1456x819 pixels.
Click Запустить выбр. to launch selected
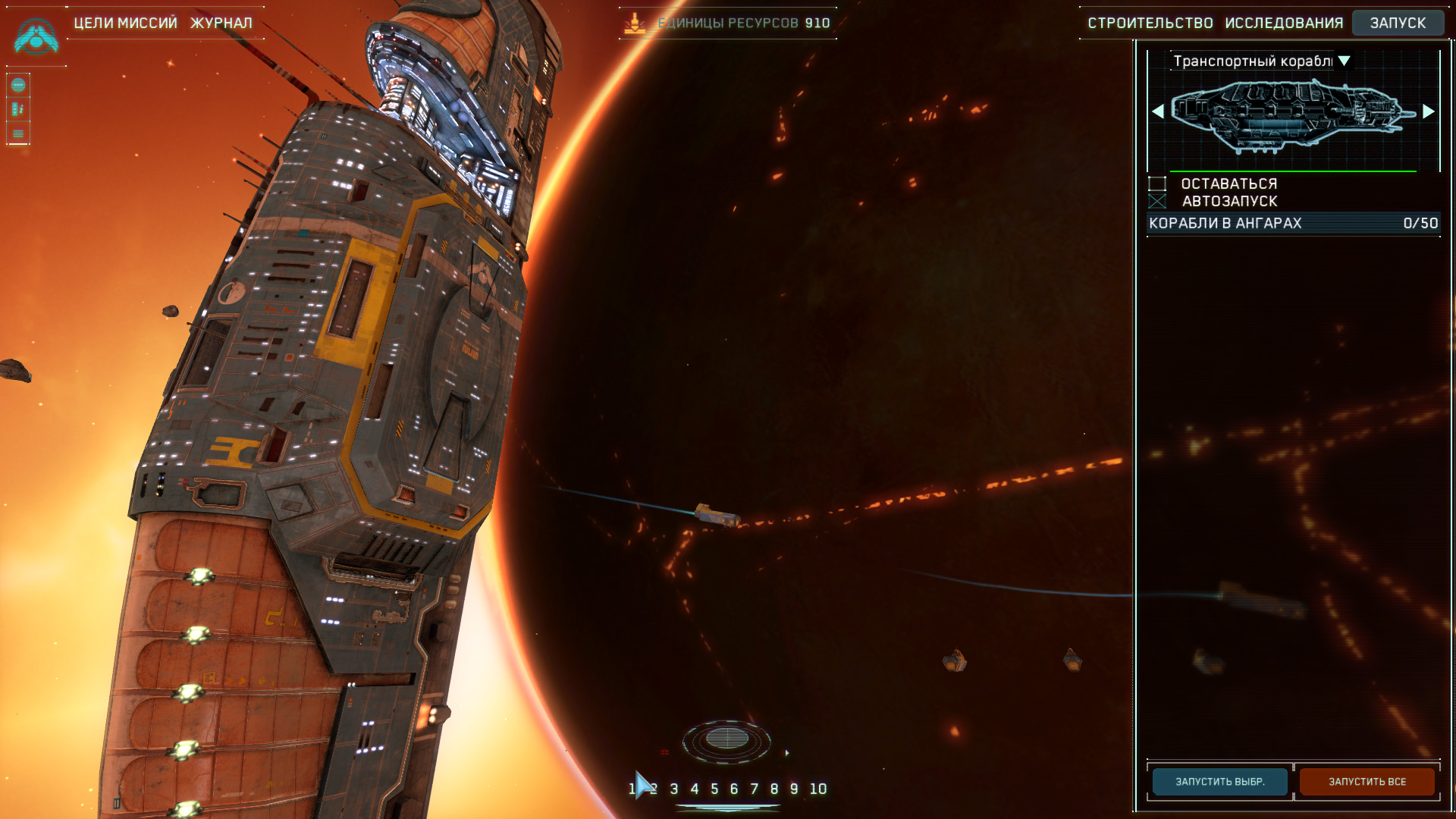click(x=1219, y=781)
